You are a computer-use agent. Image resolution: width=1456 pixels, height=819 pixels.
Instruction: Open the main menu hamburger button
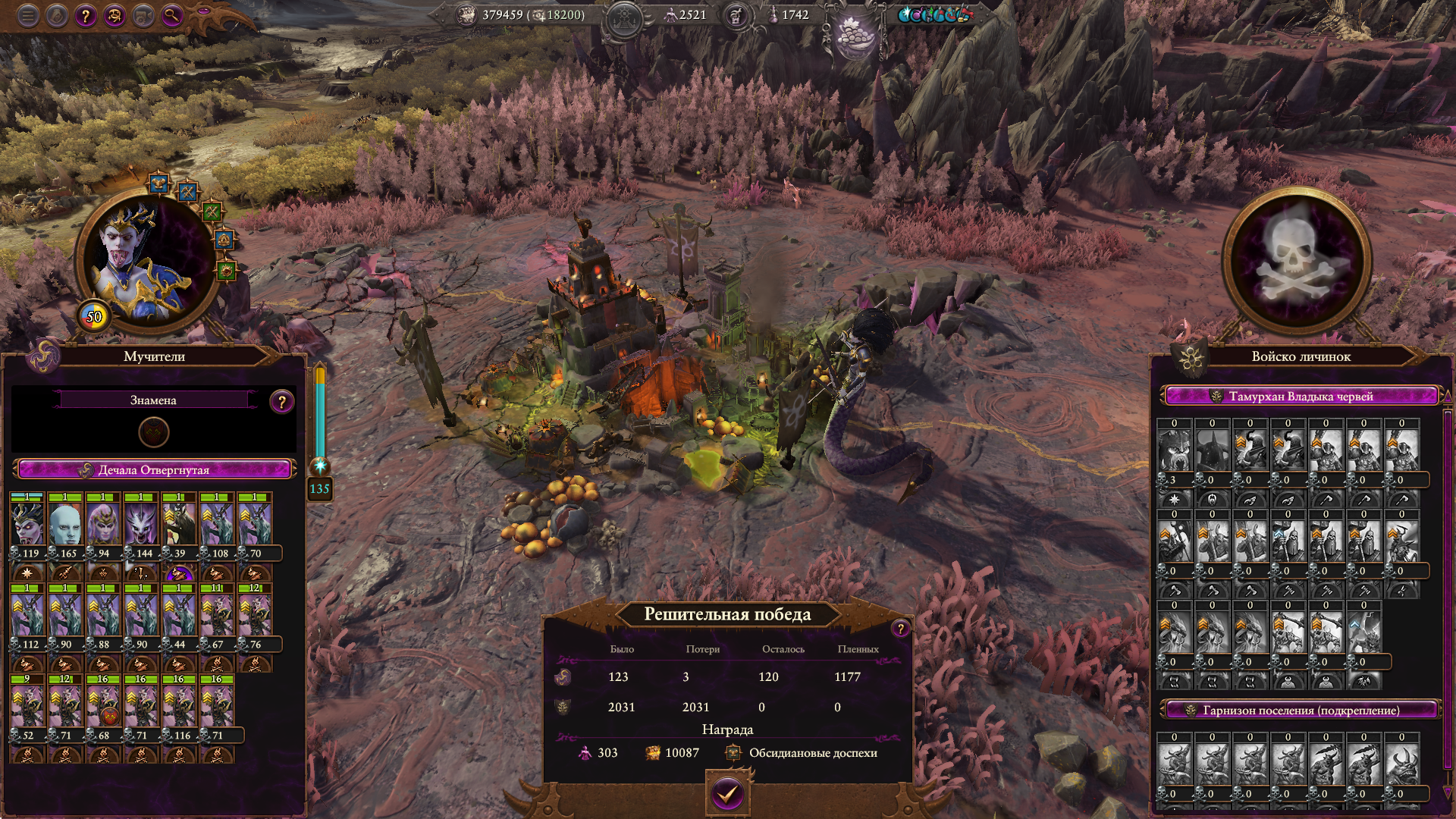(28, 15)
